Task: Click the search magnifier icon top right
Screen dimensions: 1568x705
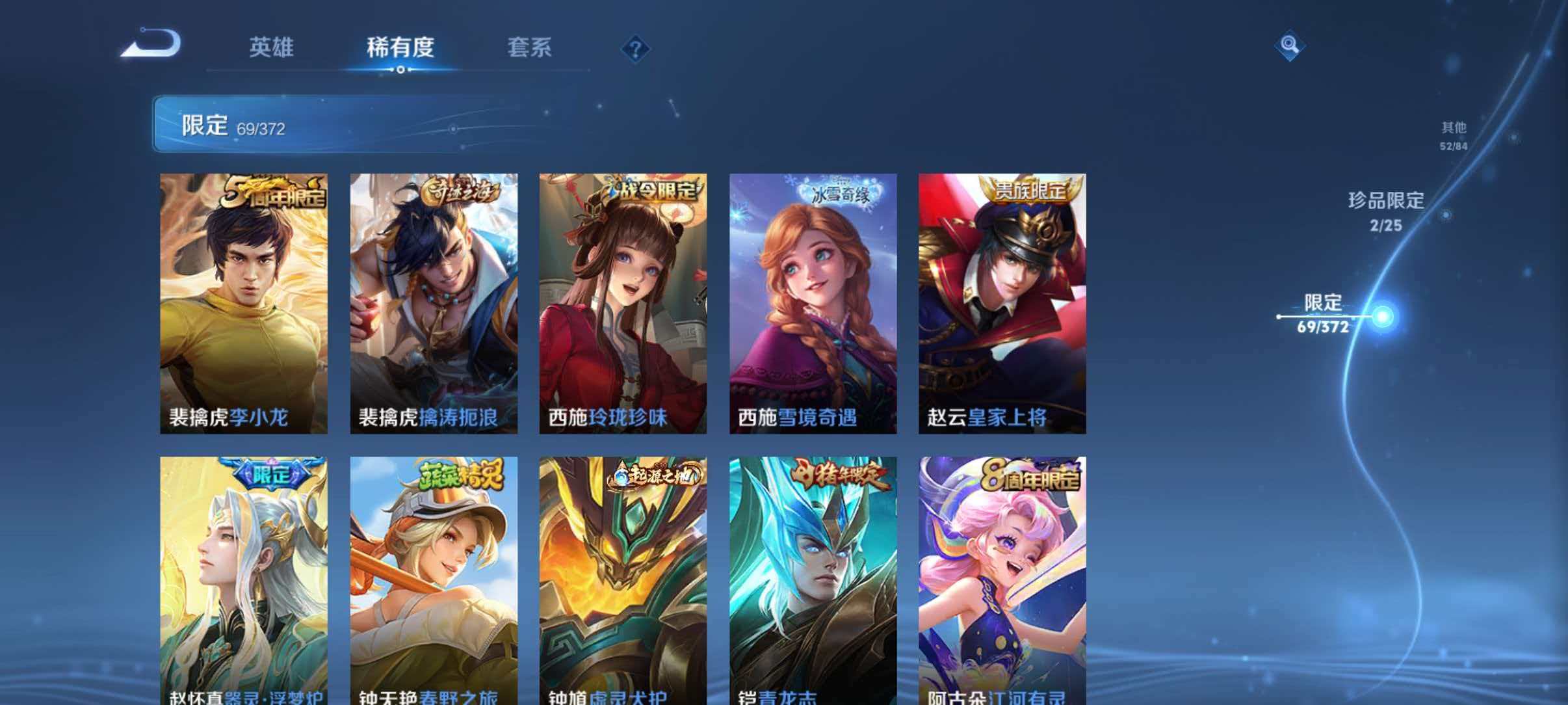Action: pos(1290,46)
